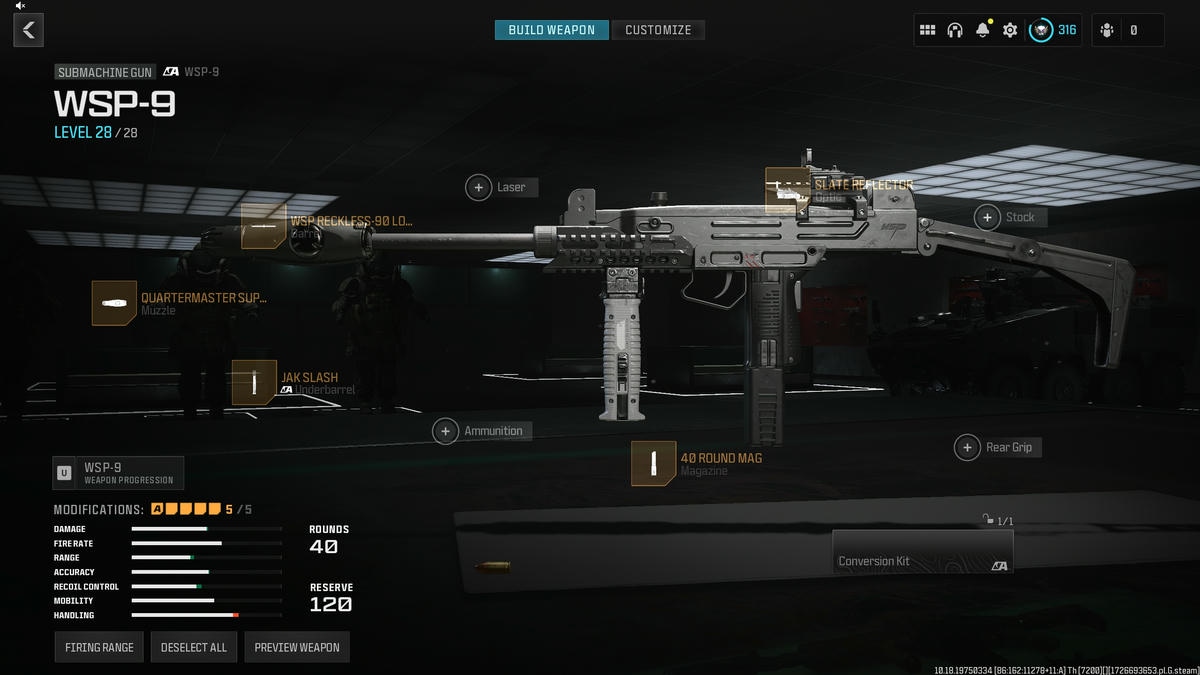Screen dimensions: 1200x675
Task: Select the 40 Round Mag slot
Action: [653, 463]
